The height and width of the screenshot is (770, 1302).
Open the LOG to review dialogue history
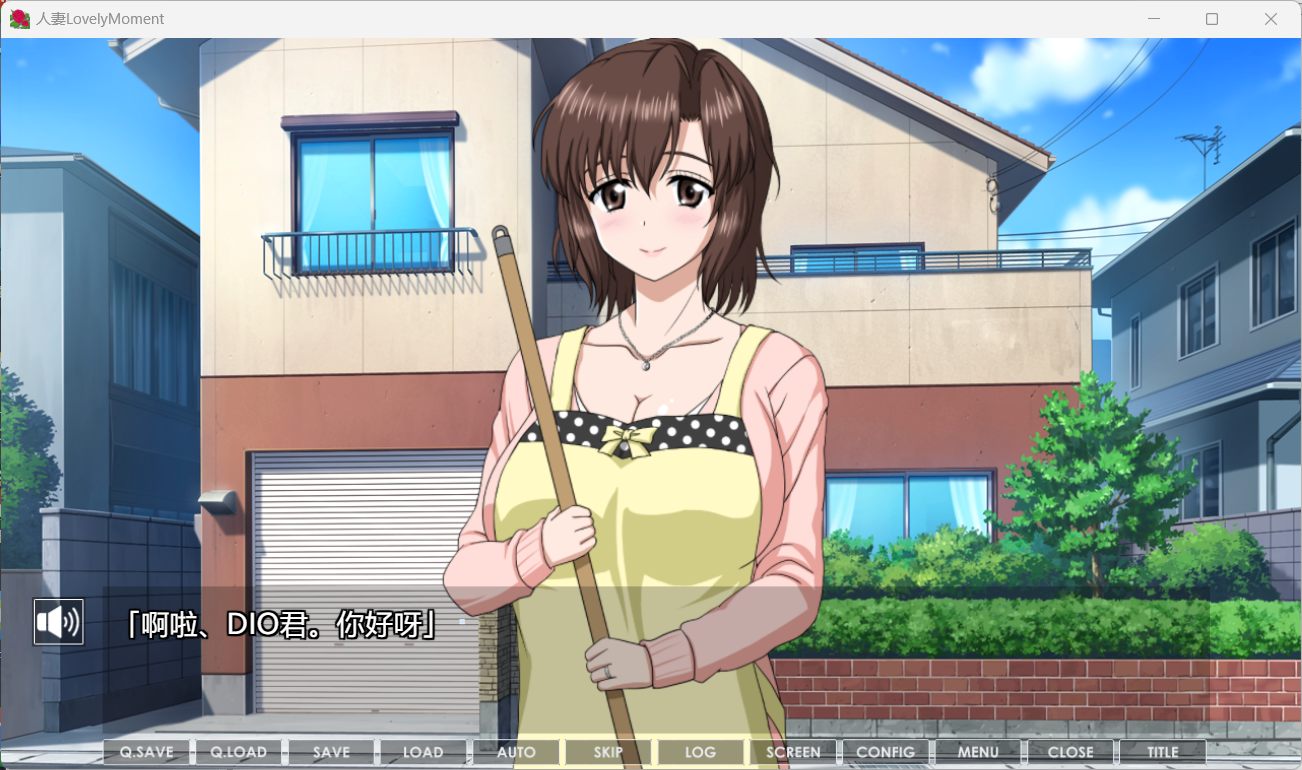700,752
